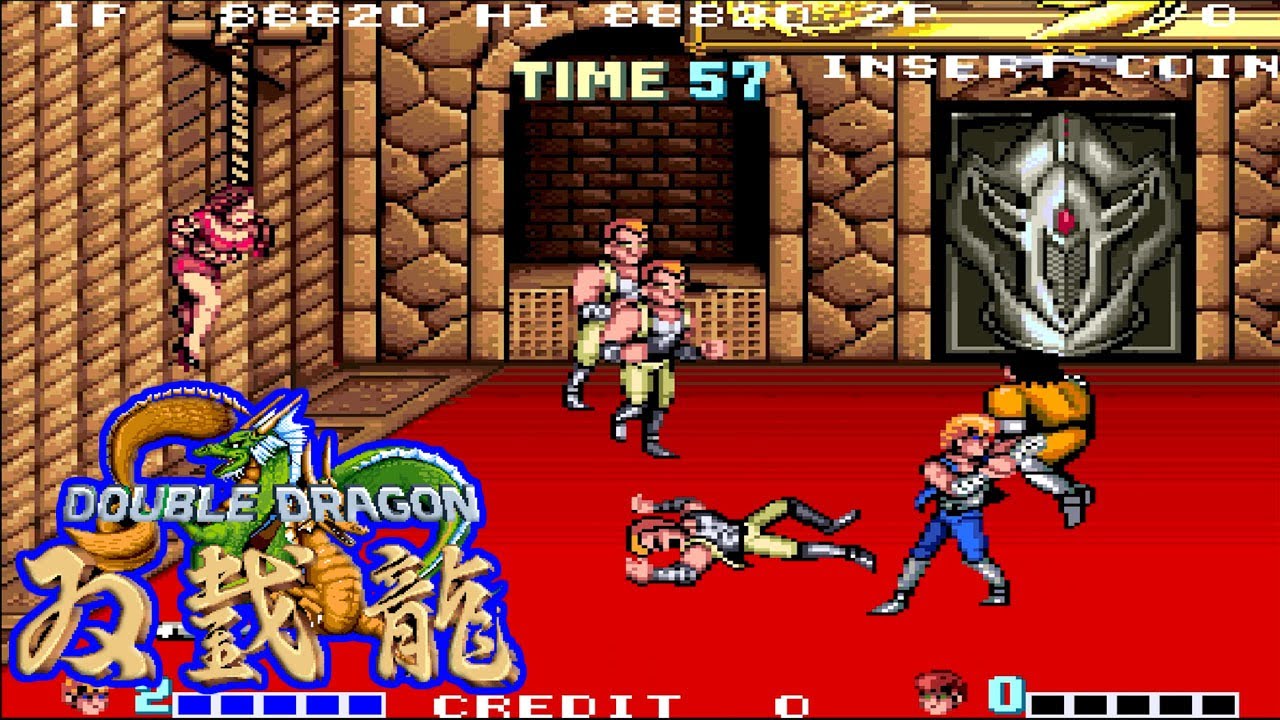Expand the TIME 57 countdown display
Viewport: 1280px width, 720px height.
click(x=638, y=73)
